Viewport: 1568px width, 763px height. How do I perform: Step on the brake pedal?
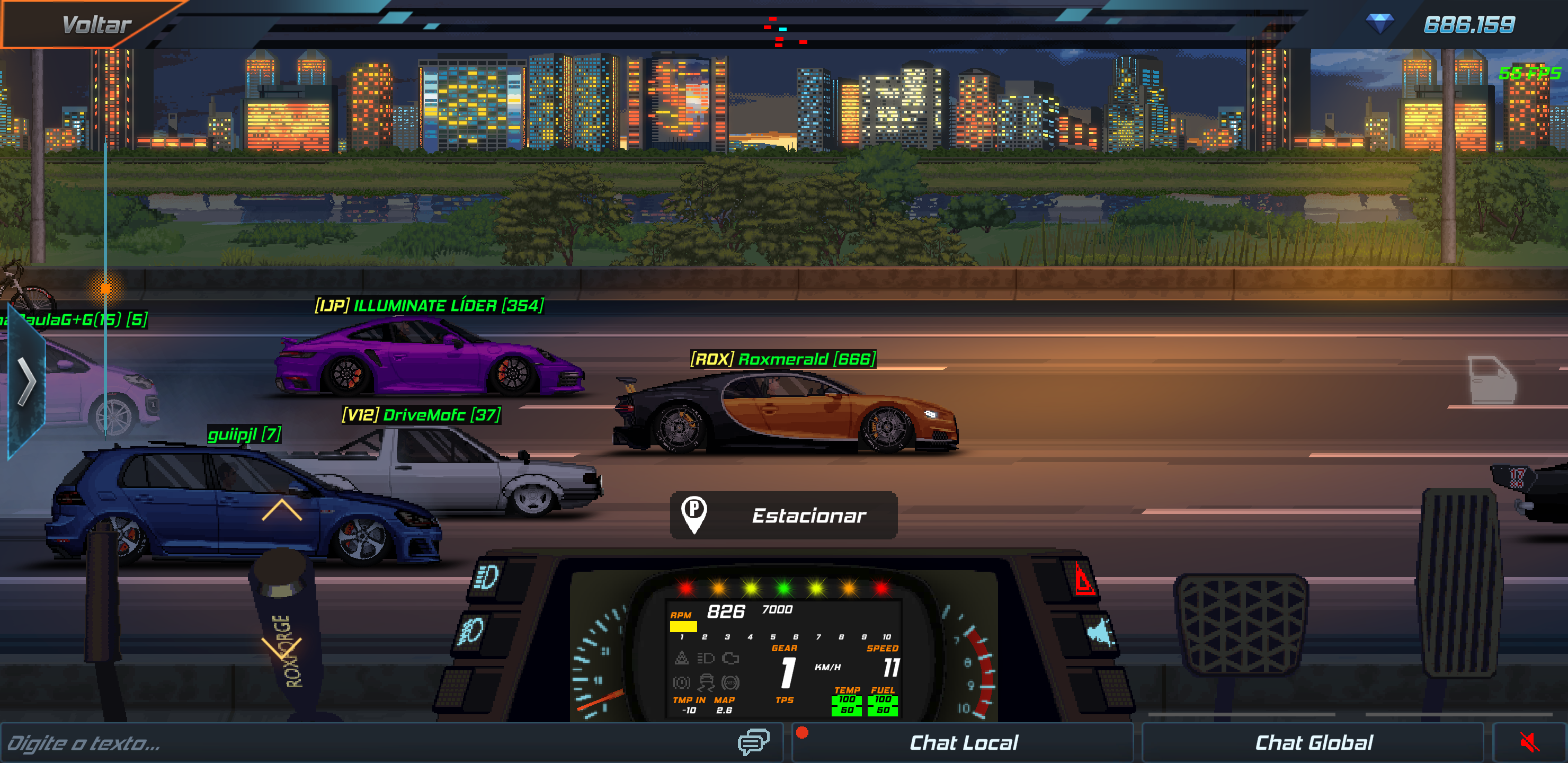pyautogui.click(x=1241, y=624)
